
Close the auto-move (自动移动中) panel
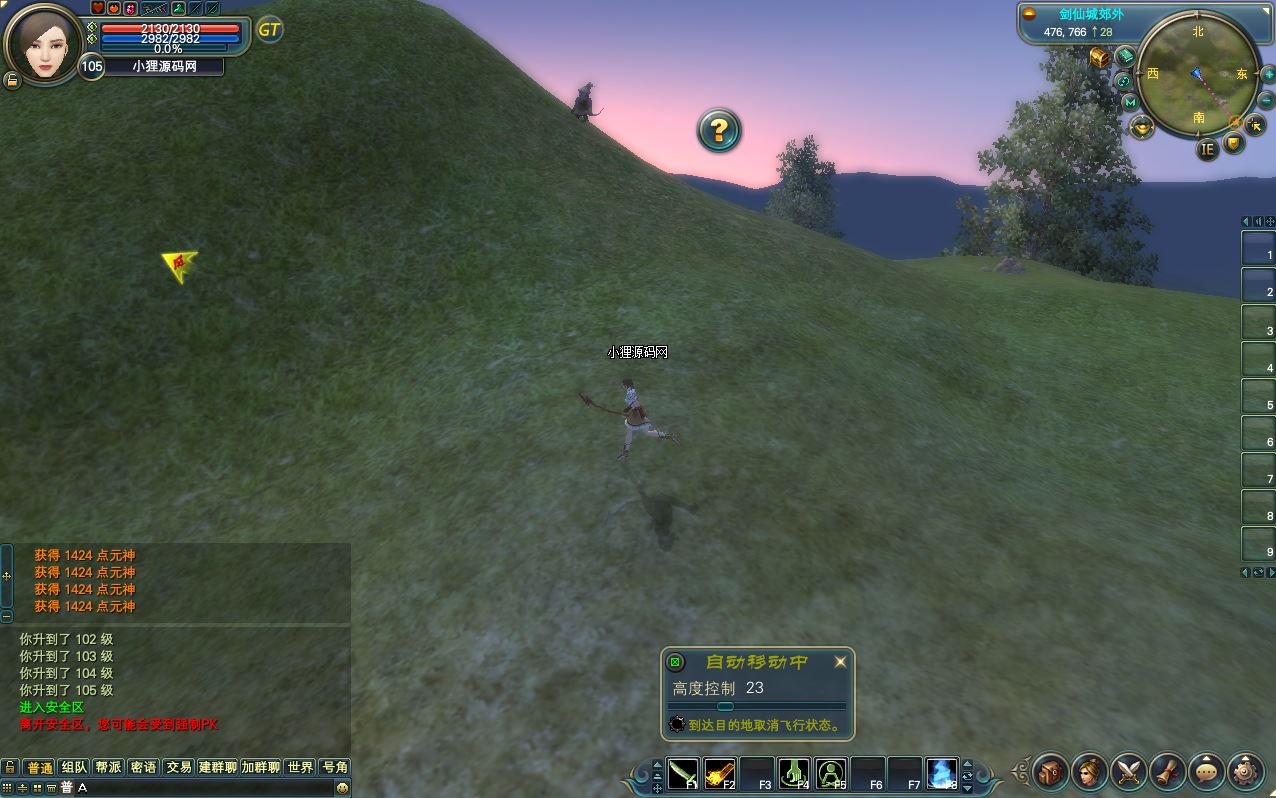point(840,661)
